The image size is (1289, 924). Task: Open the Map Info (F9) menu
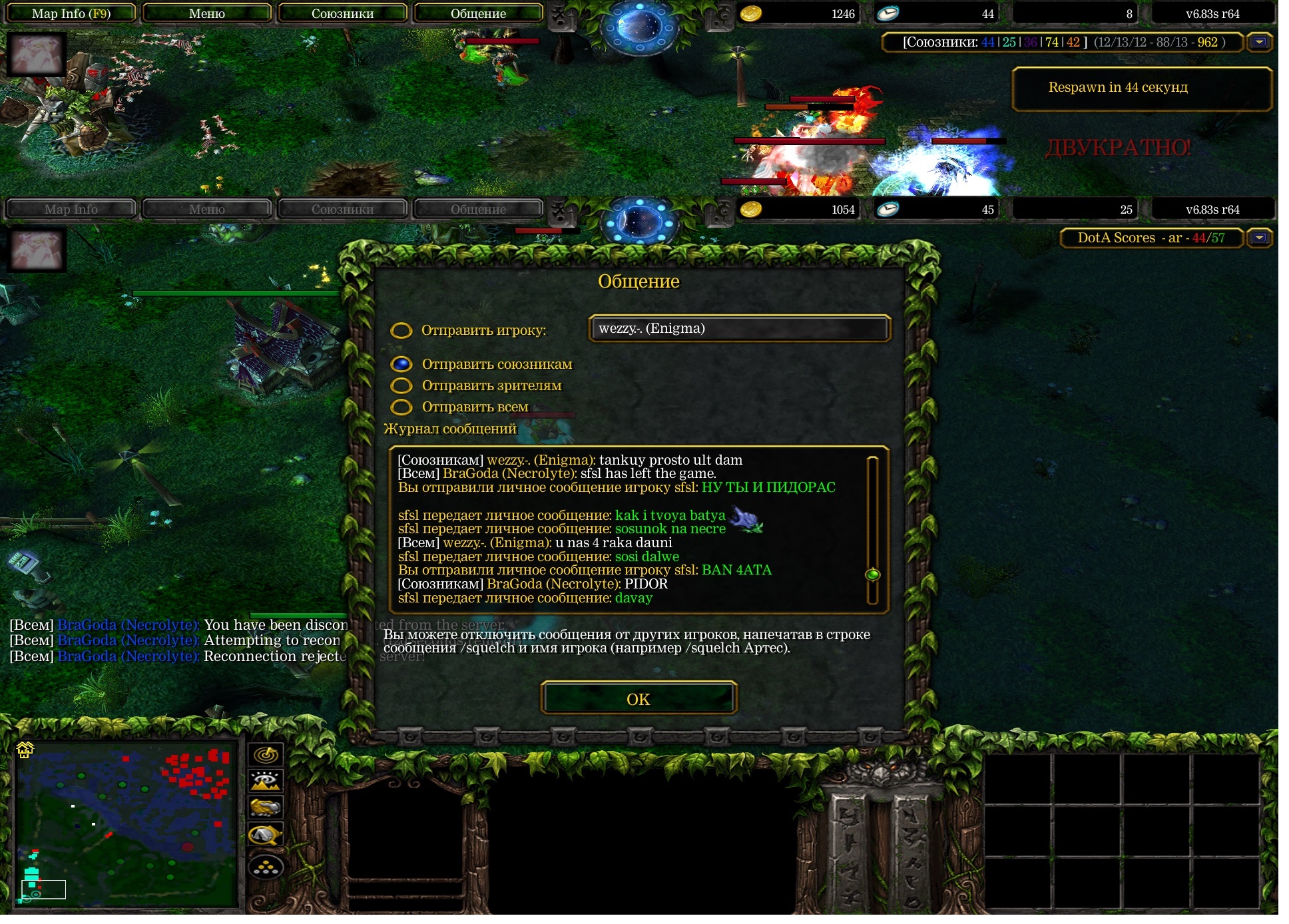click(71, 13)
